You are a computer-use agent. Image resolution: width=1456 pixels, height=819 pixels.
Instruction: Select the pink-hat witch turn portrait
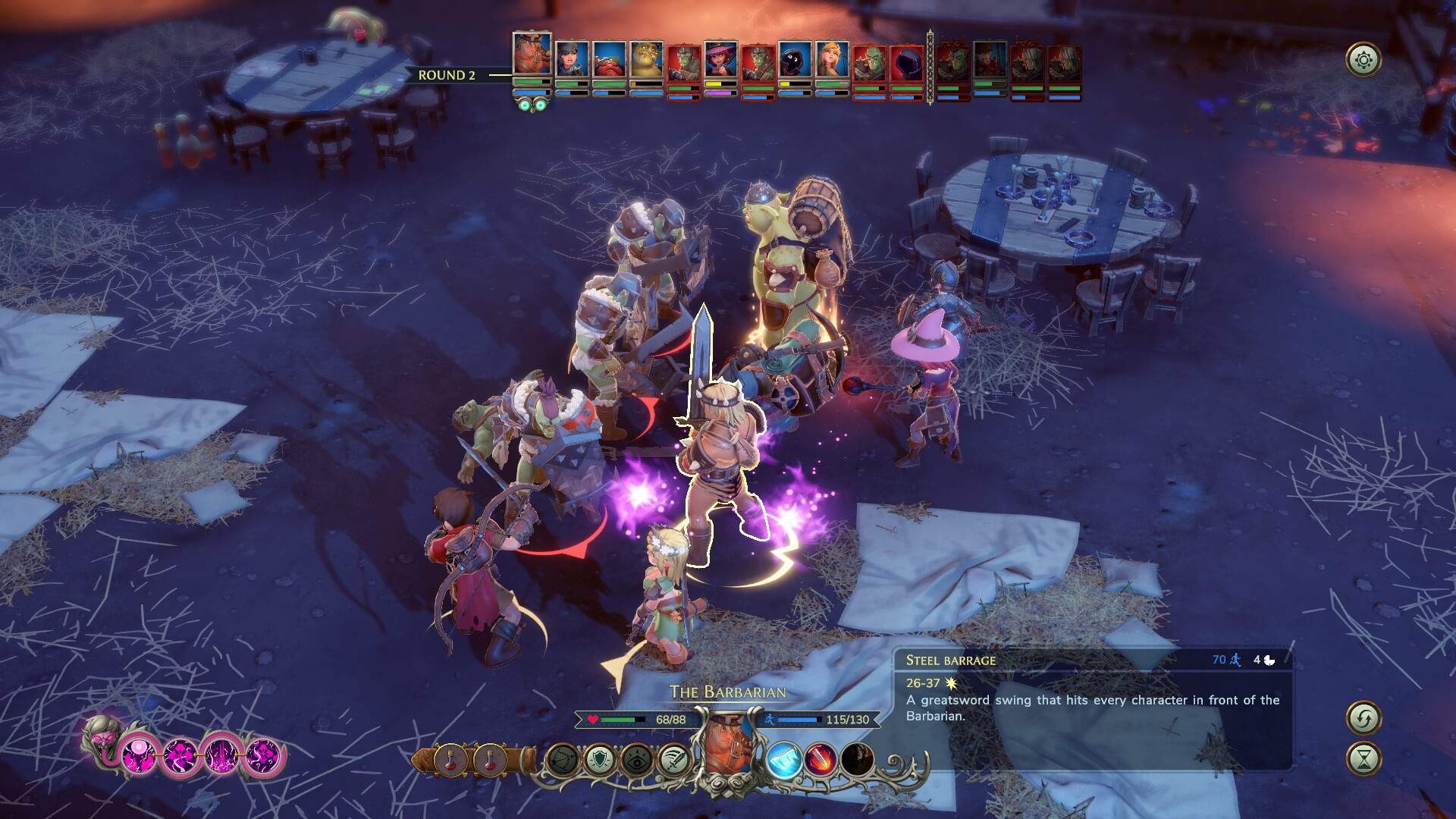[x=720, y=59]
